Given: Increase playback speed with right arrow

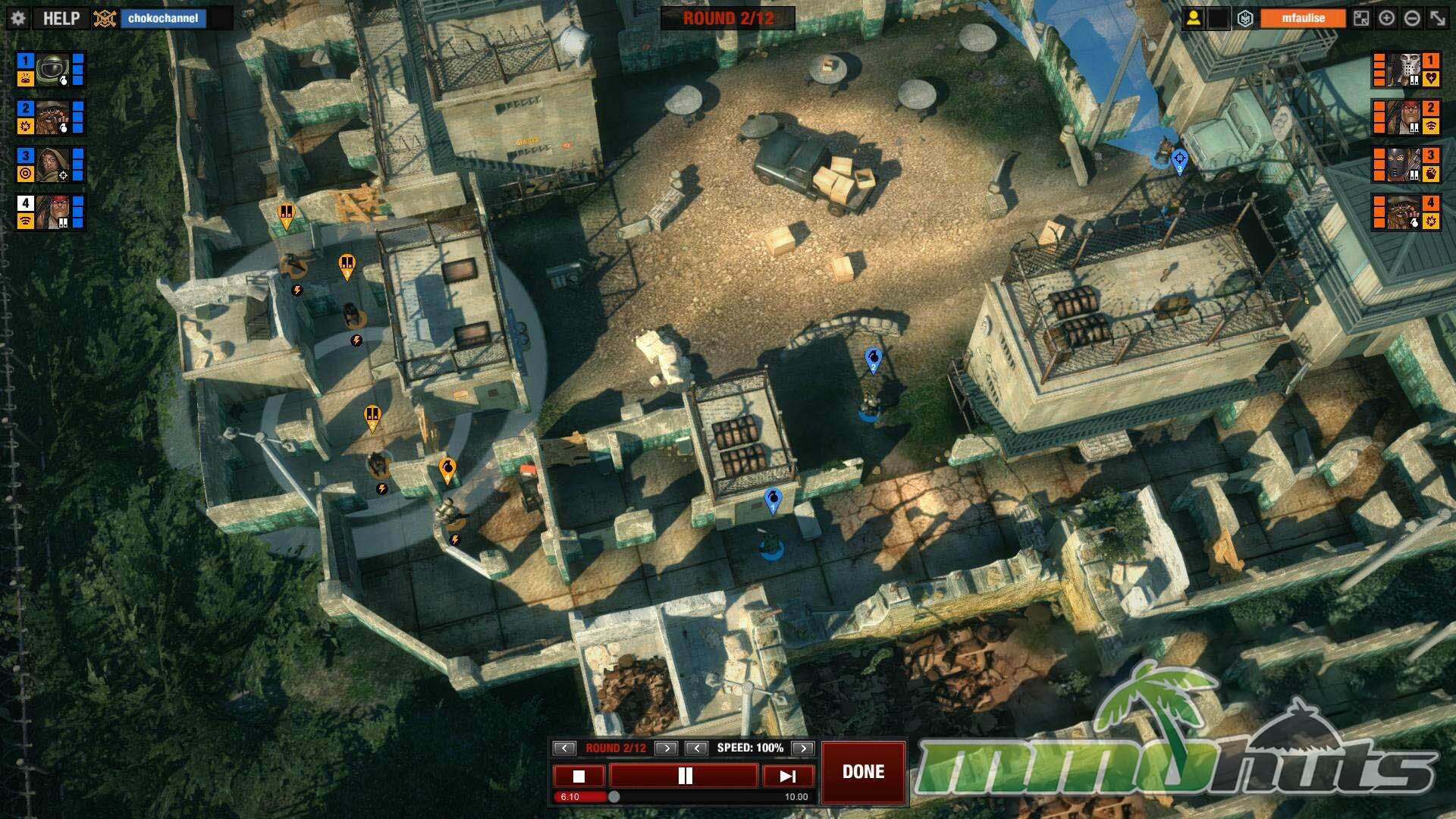Looking at the screenshot, I should (802, 748).
